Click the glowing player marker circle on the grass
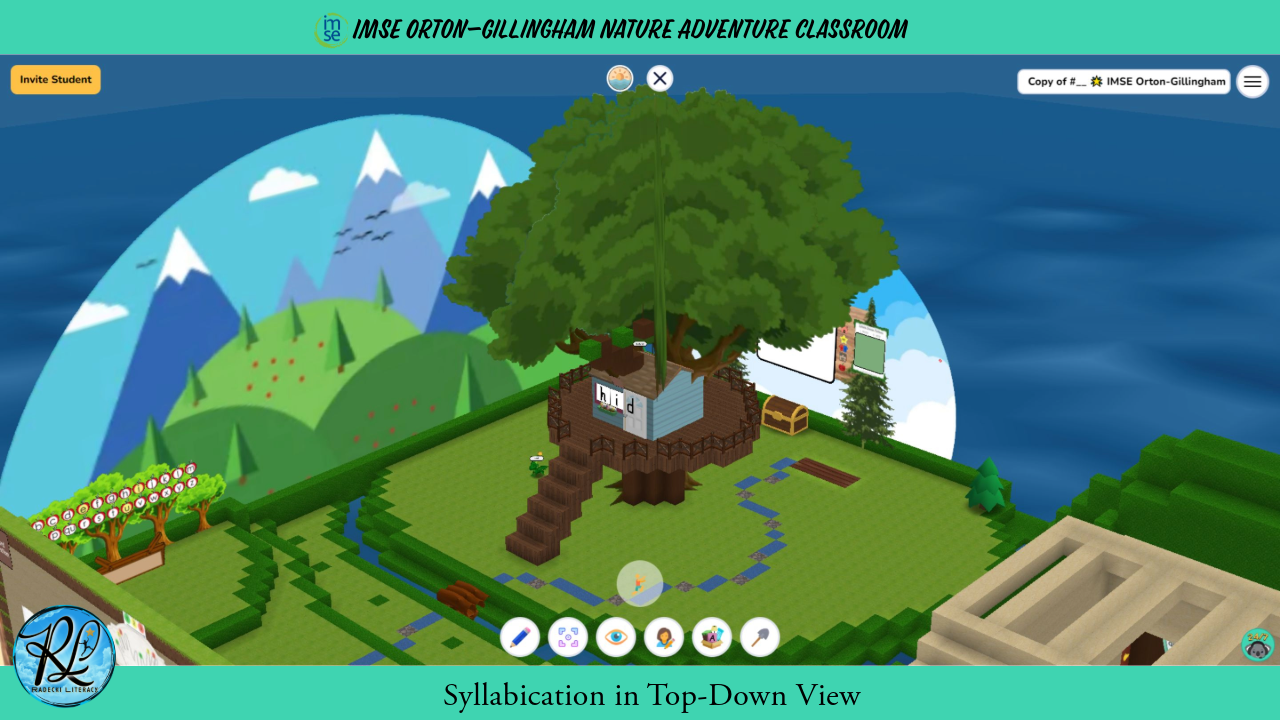The image size is (1280, 720). pyautogui.click(x=640, y=583)
